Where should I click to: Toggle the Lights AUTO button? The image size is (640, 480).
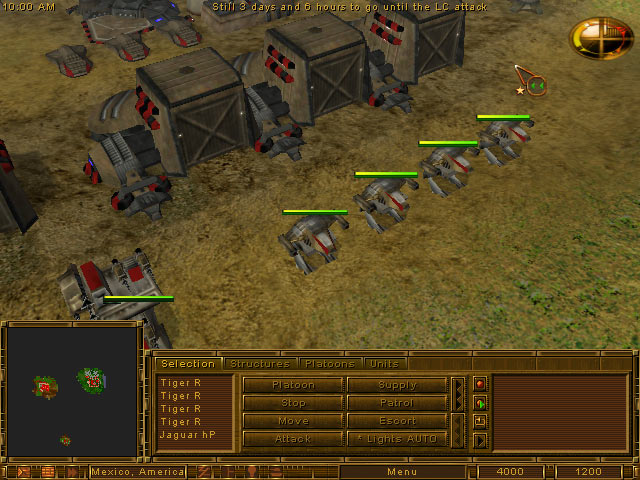click(x=397, y=439)
